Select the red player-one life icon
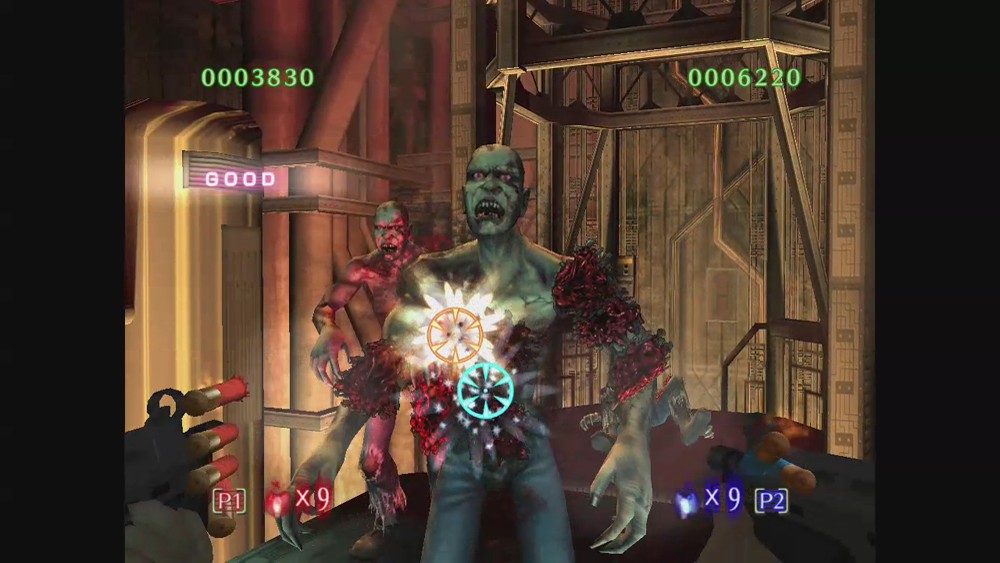The height and width of the screenshot is (563, 1000). pyautogui.click(x=277, y=501)
